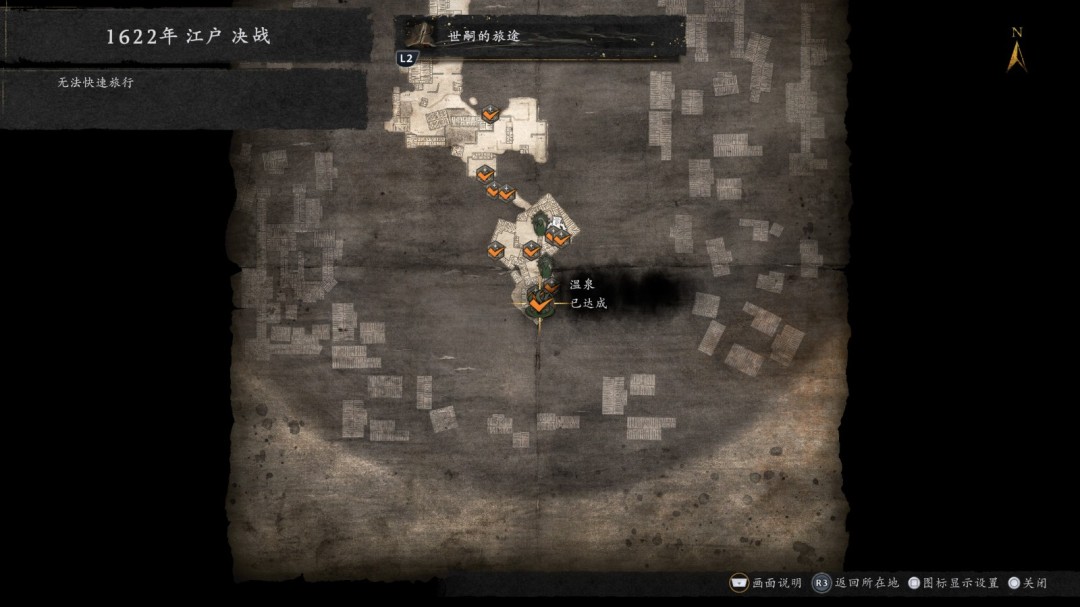Select the westernmost orange checkmark marker on the map
The height and width of the screenshot is (607, 1080).
click(x=496, y=251)
